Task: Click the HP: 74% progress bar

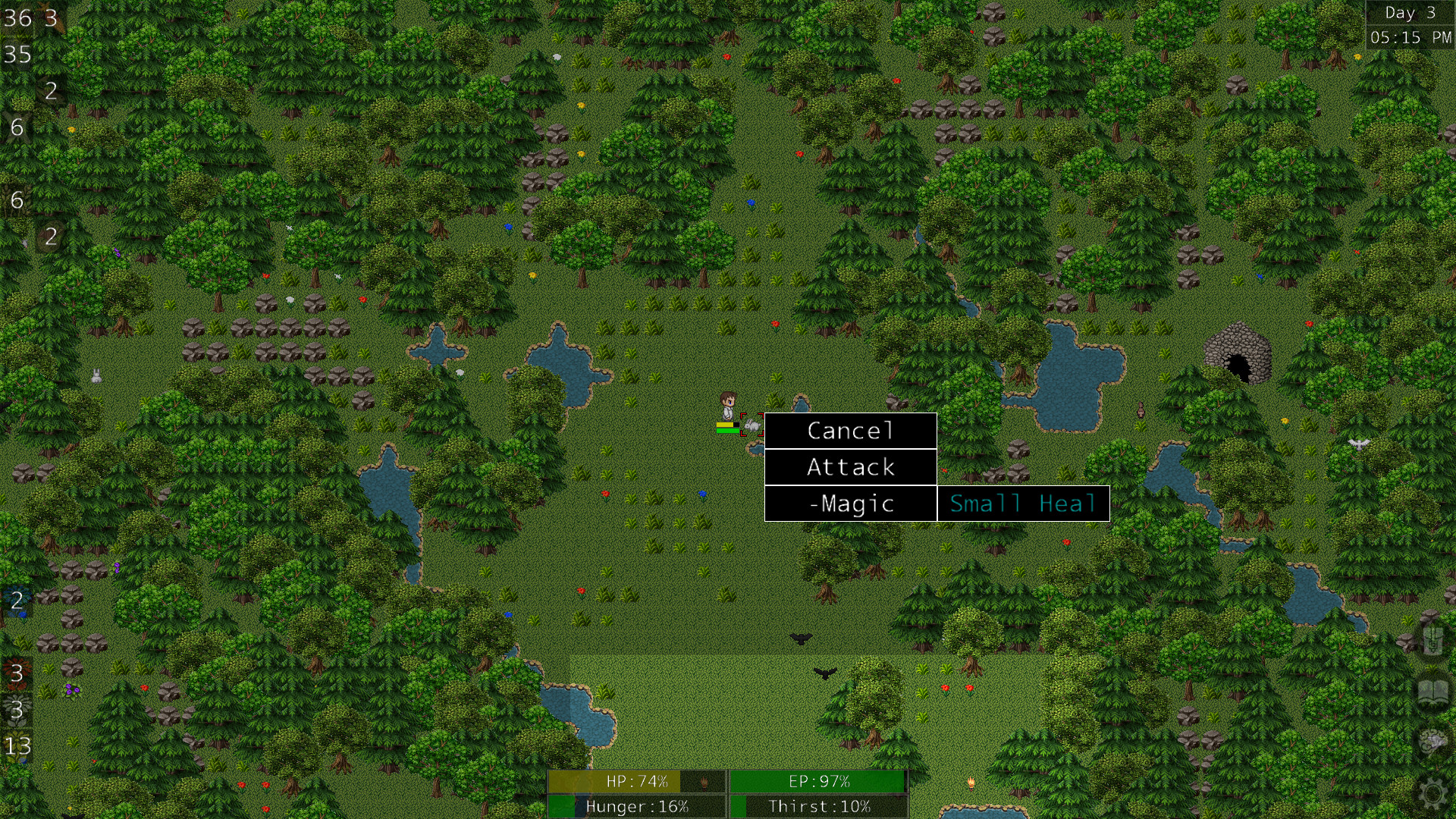Action: (x=637, y=780)
